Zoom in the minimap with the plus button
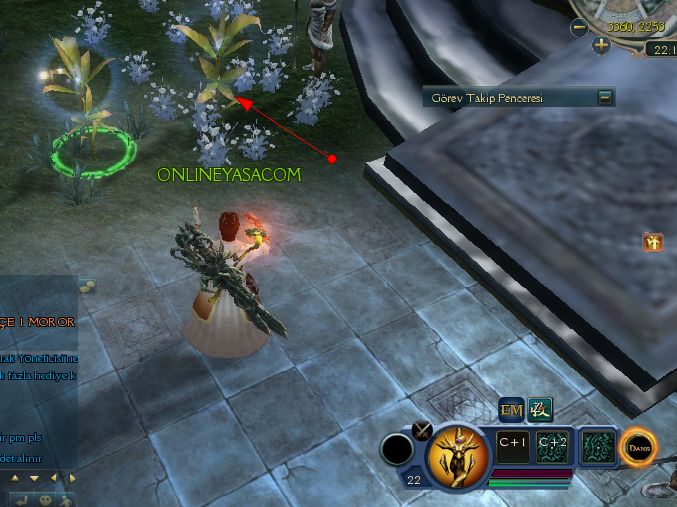Image resolution: width=677 pixels, height=507 pixels. pos(600,45)
